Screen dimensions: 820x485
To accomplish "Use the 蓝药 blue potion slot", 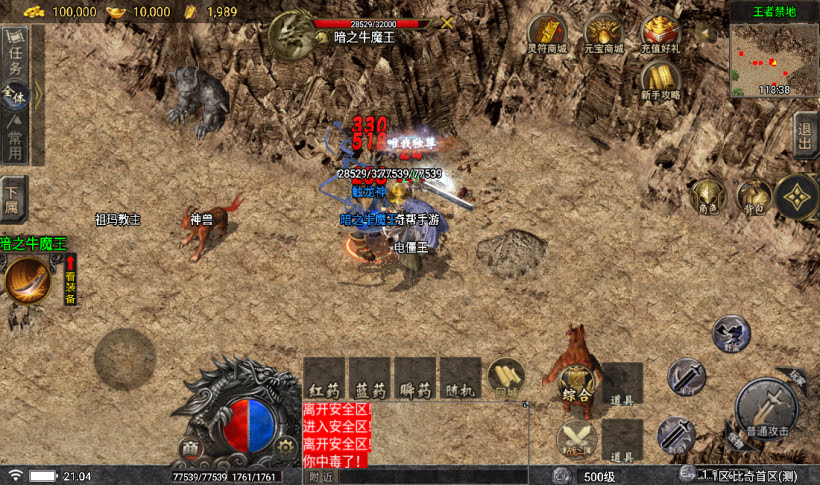I will (369, 379).
